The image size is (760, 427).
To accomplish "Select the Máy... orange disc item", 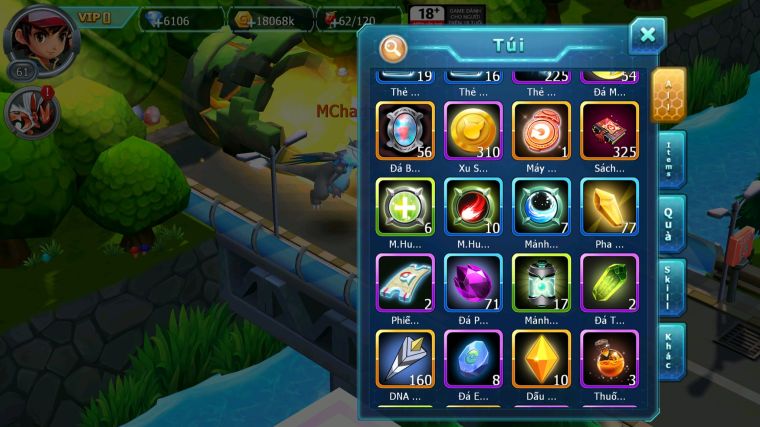I will click(541, 131).
